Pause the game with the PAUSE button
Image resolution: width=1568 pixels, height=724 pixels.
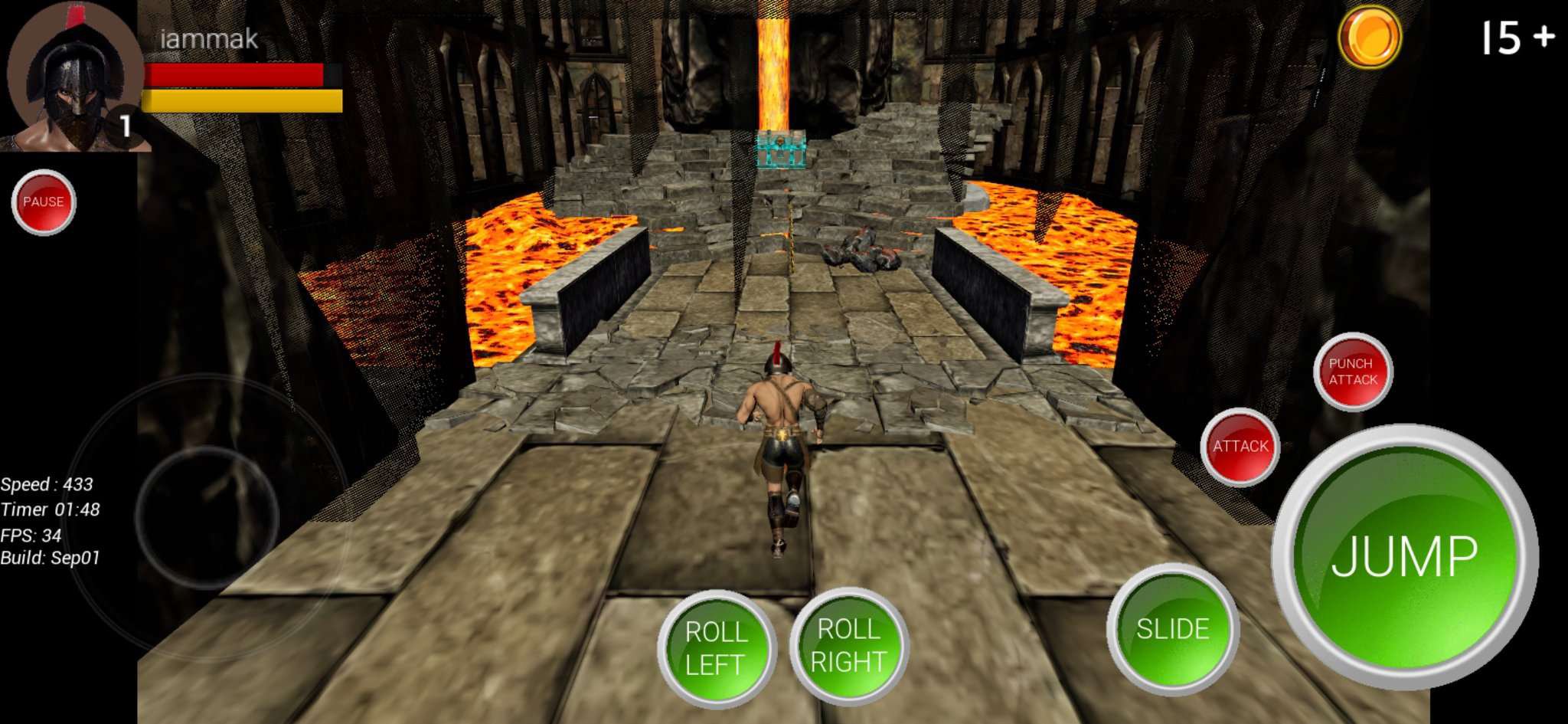[x=44, y=201]
